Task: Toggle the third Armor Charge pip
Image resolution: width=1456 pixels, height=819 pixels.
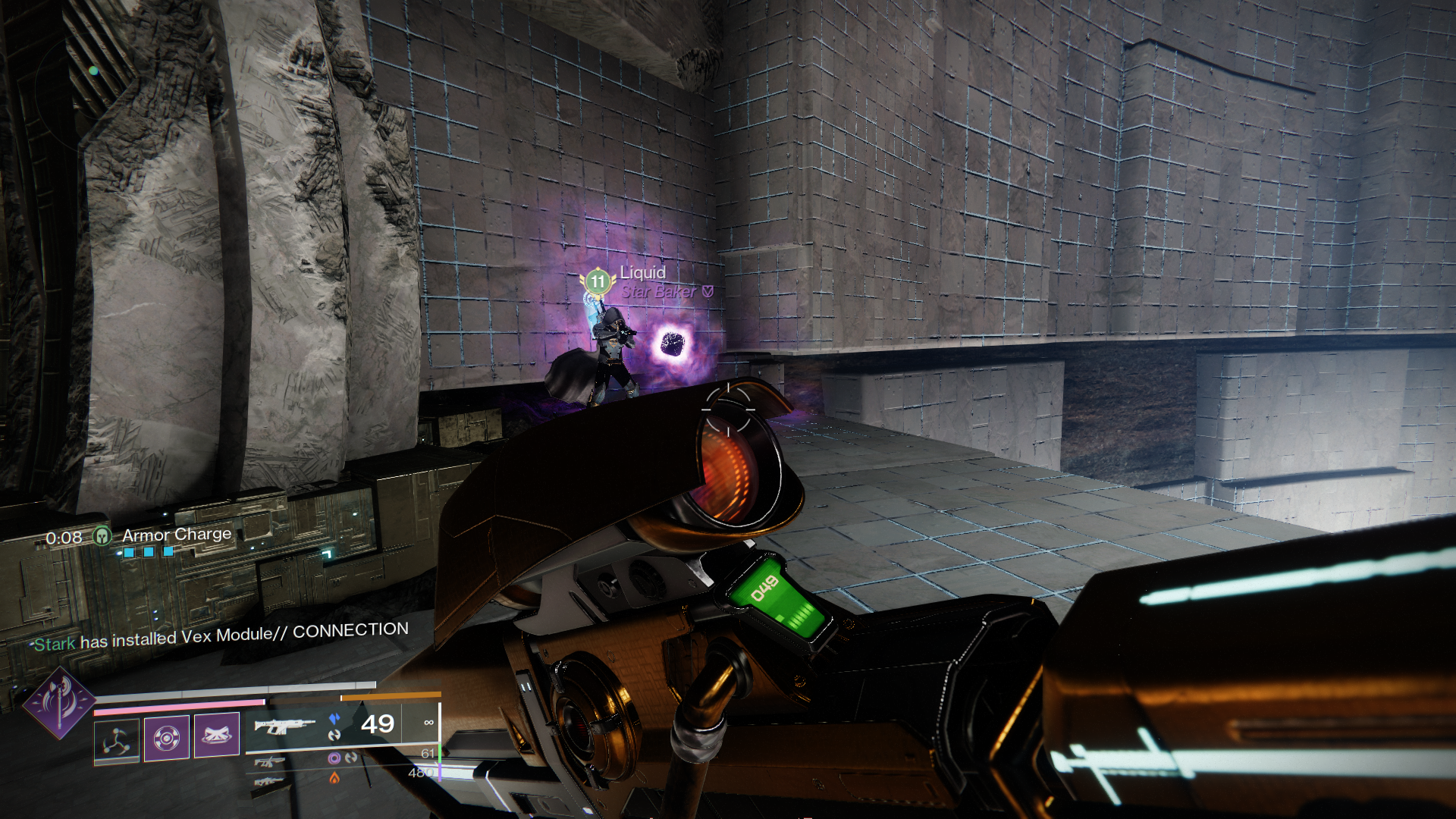Action: pos(167,551)
